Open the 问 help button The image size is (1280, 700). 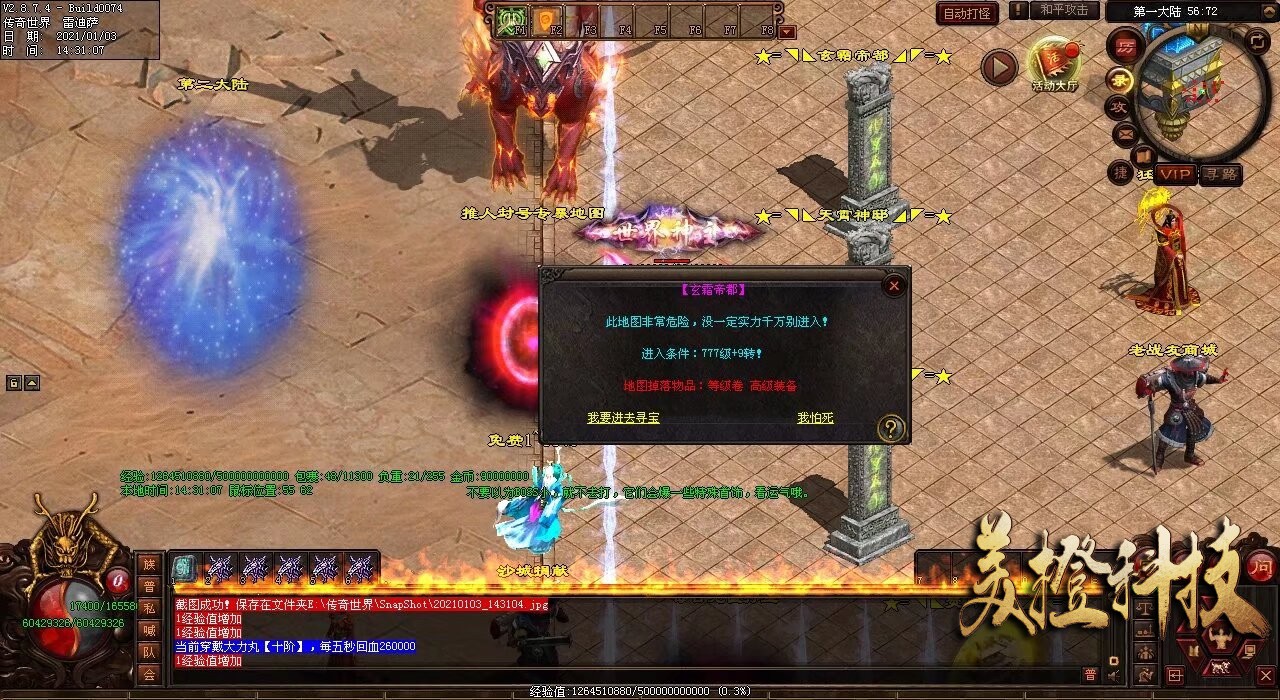pos(1262,564)
